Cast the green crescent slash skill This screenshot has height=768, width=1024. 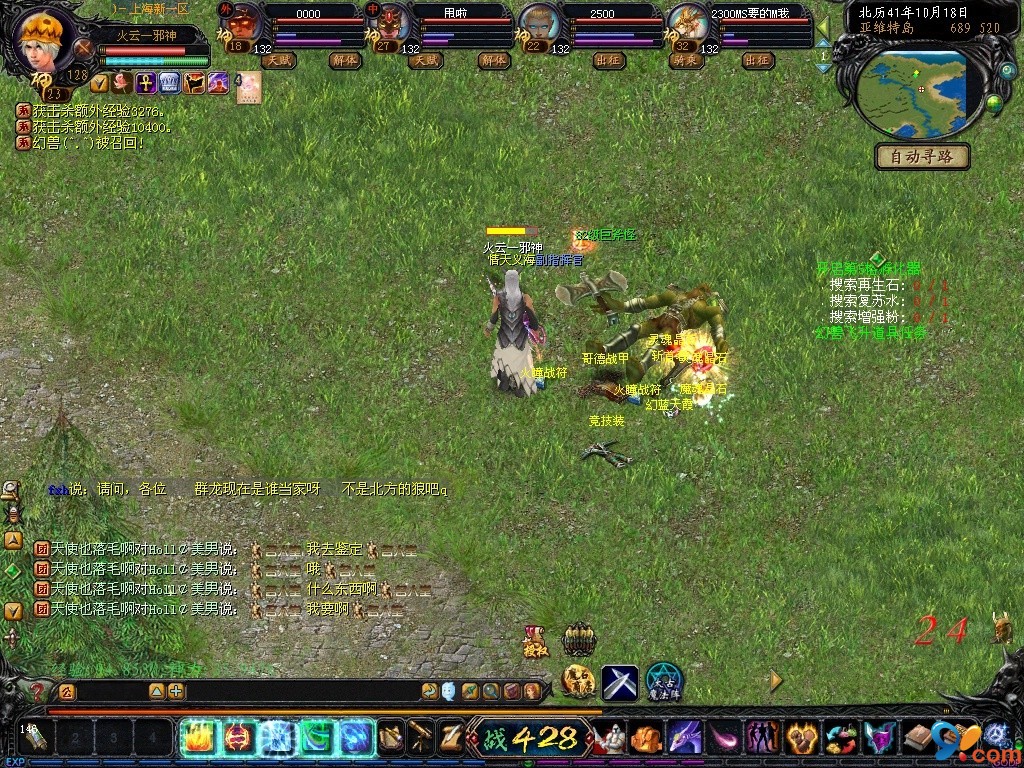click(316, 738)
